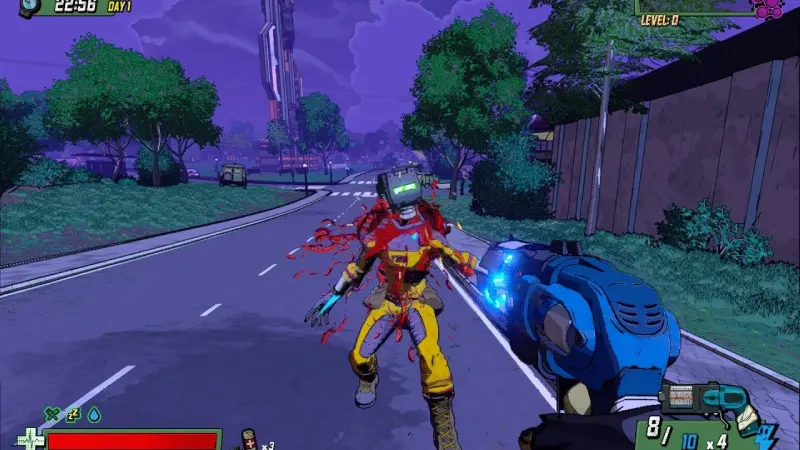Click the blue water drop status icon

pyautogui.click(x=94, y=413)
